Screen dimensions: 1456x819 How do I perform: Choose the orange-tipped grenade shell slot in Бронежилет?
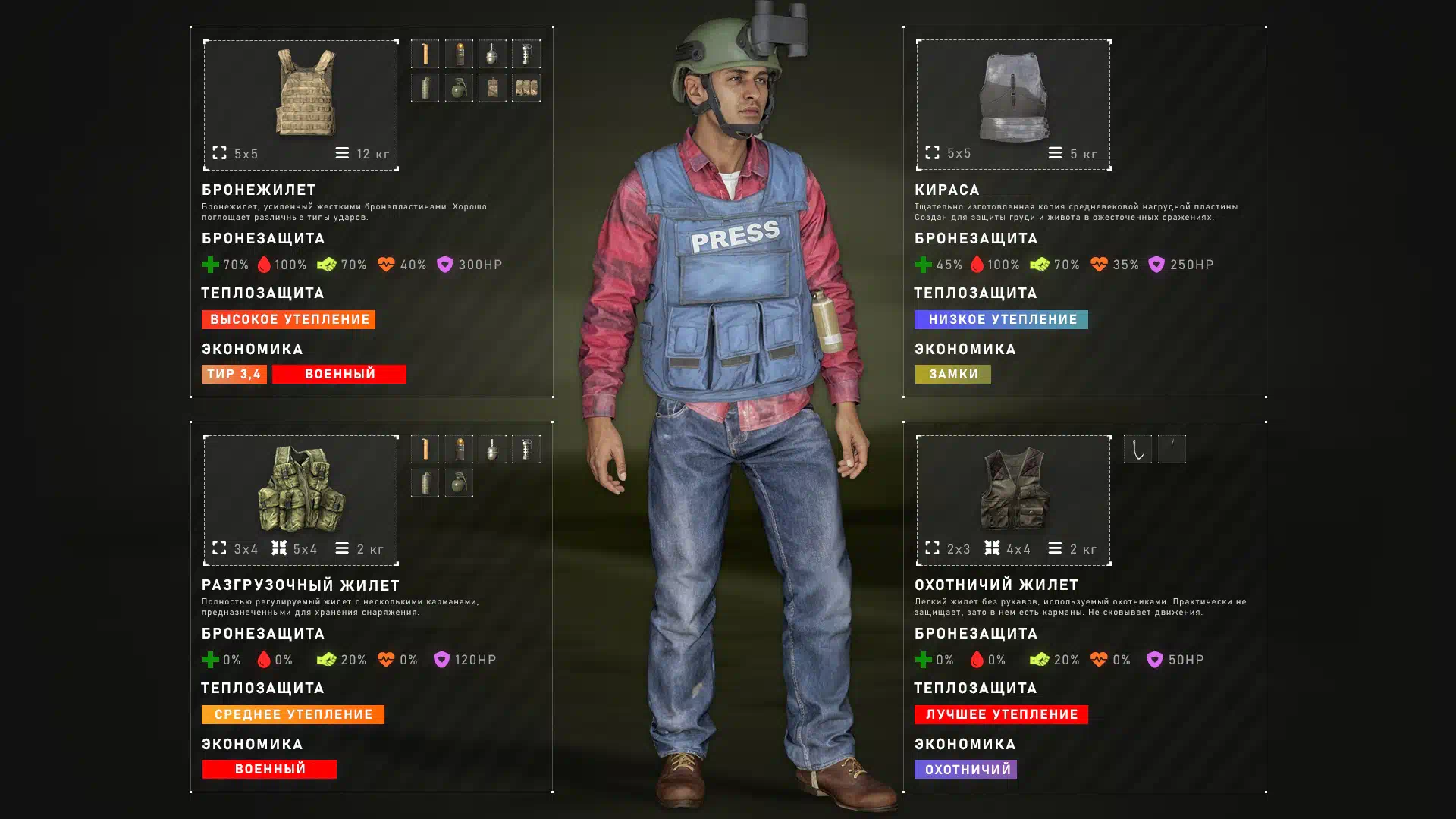click(x=459, y=55)
